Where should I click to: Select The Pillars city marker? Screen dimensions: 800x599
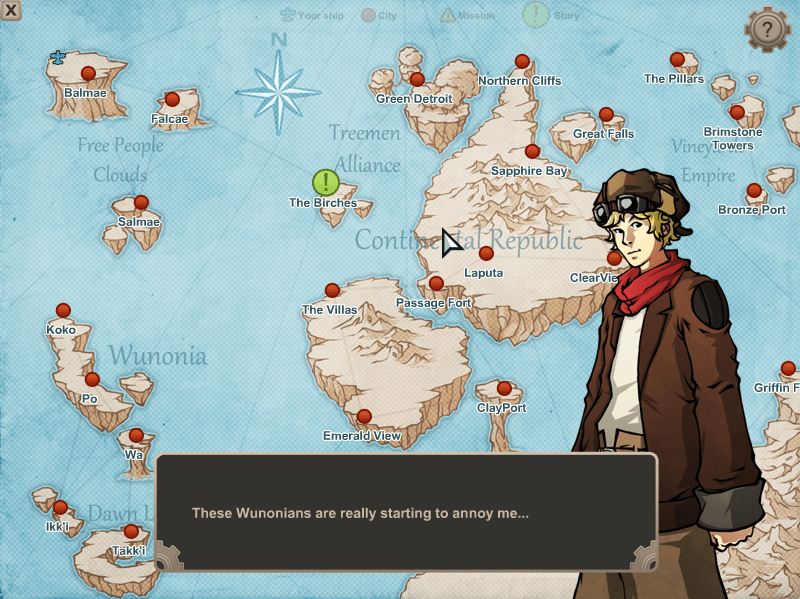(677, 59)
